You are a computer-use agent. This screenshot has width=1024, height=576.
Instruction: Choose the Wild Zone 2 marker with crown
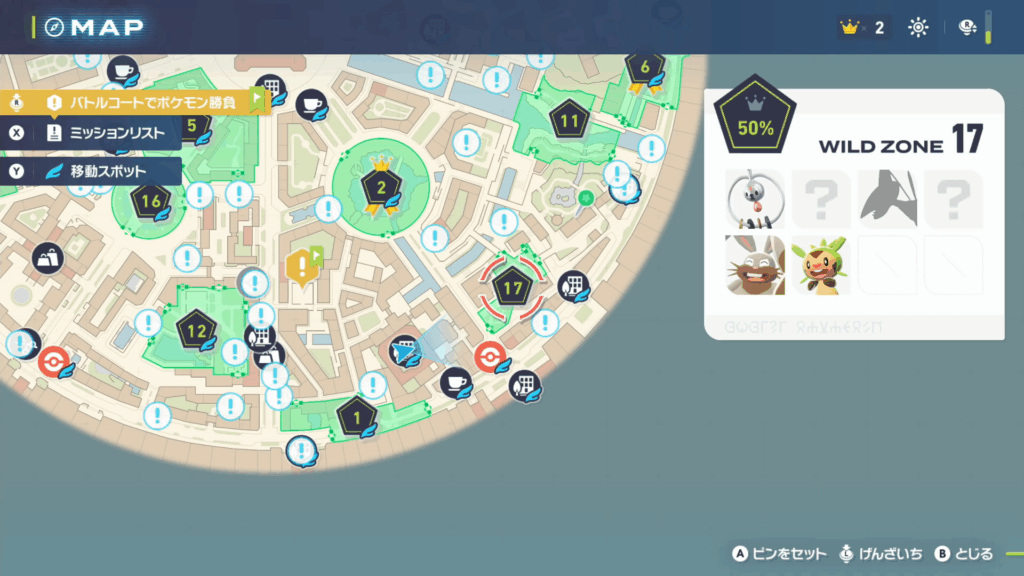(x=380, y=187)
